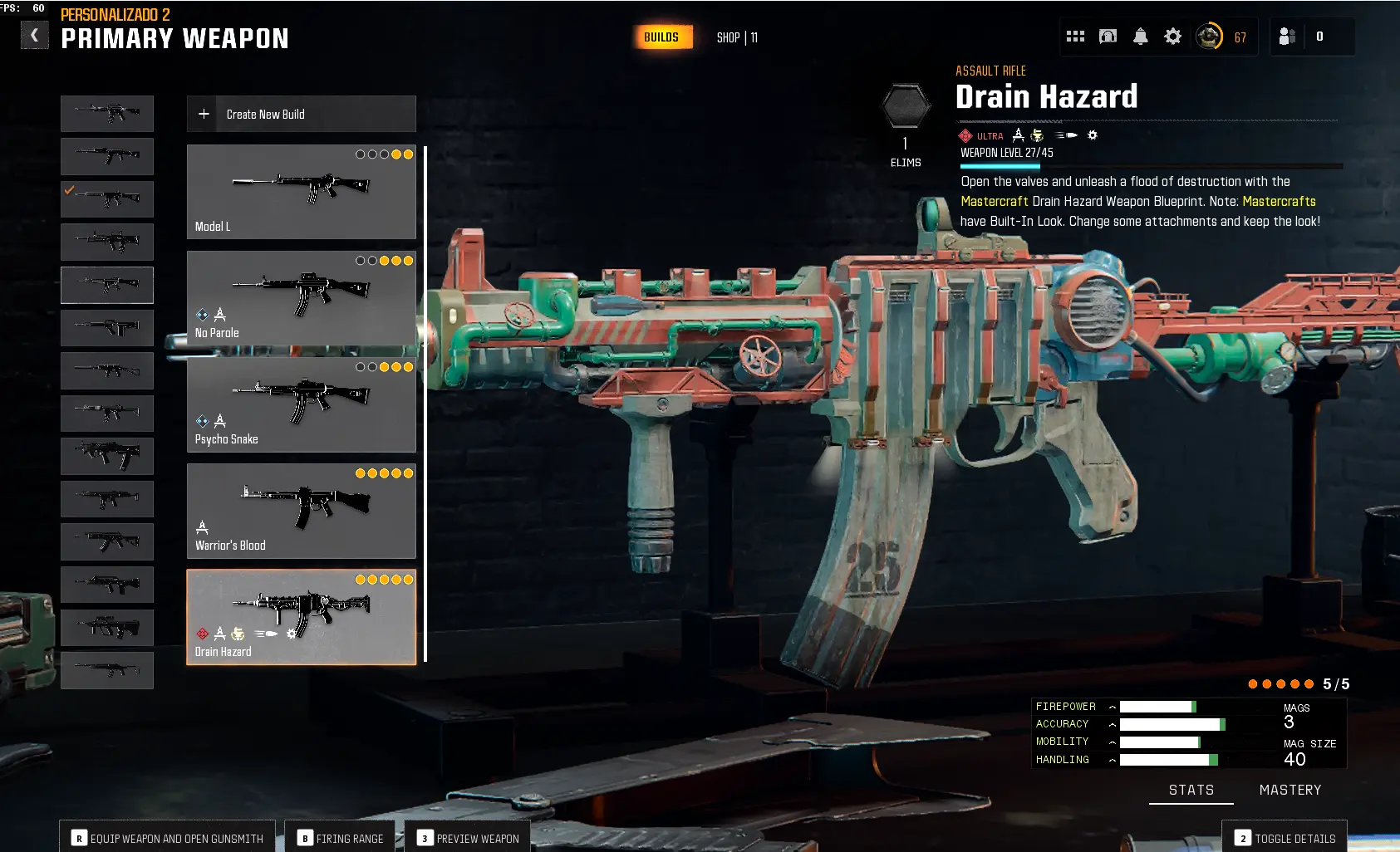Open the grid menu icon

[1075, 37]
